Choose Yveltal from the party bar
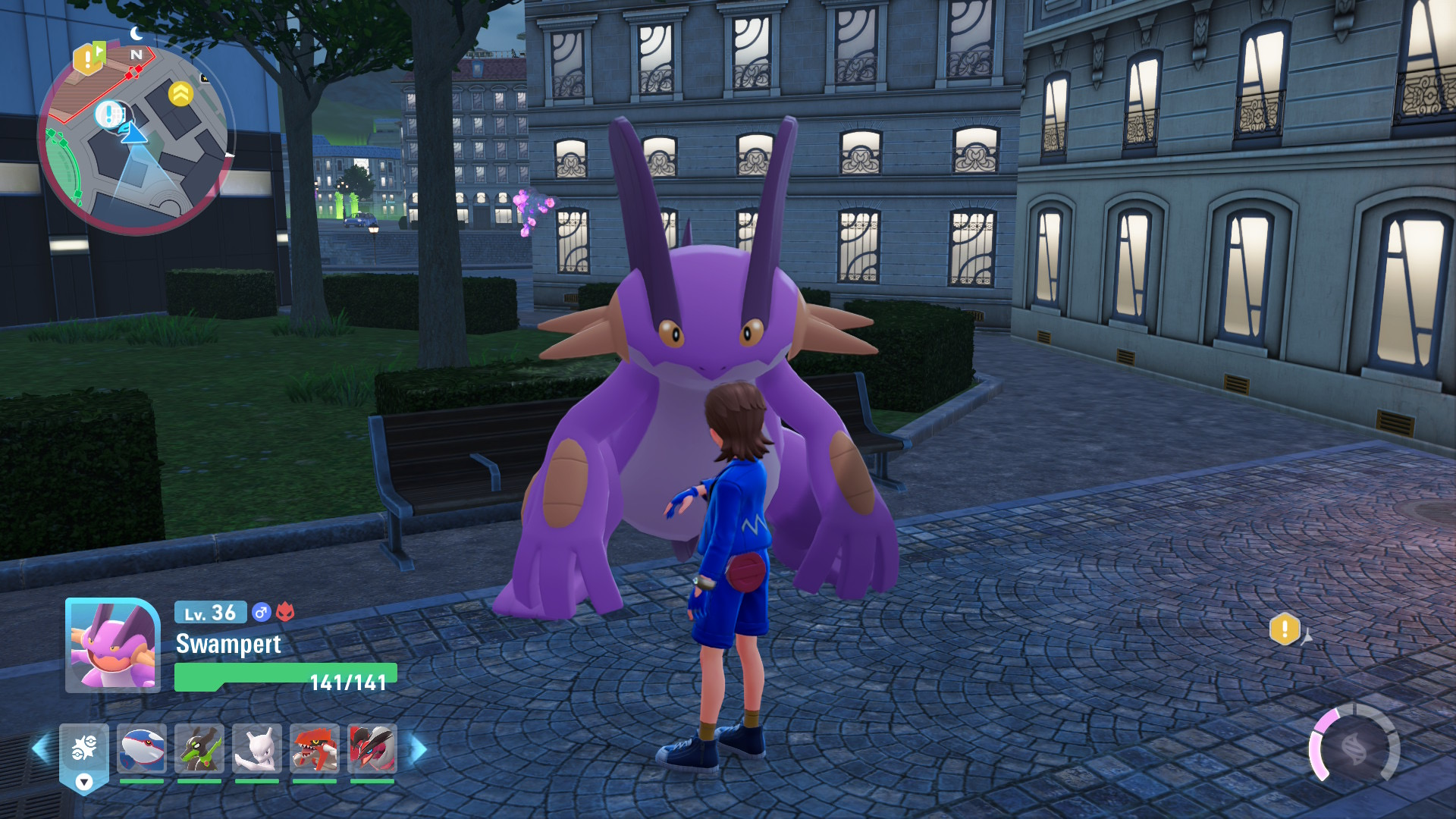 point(372,748)
